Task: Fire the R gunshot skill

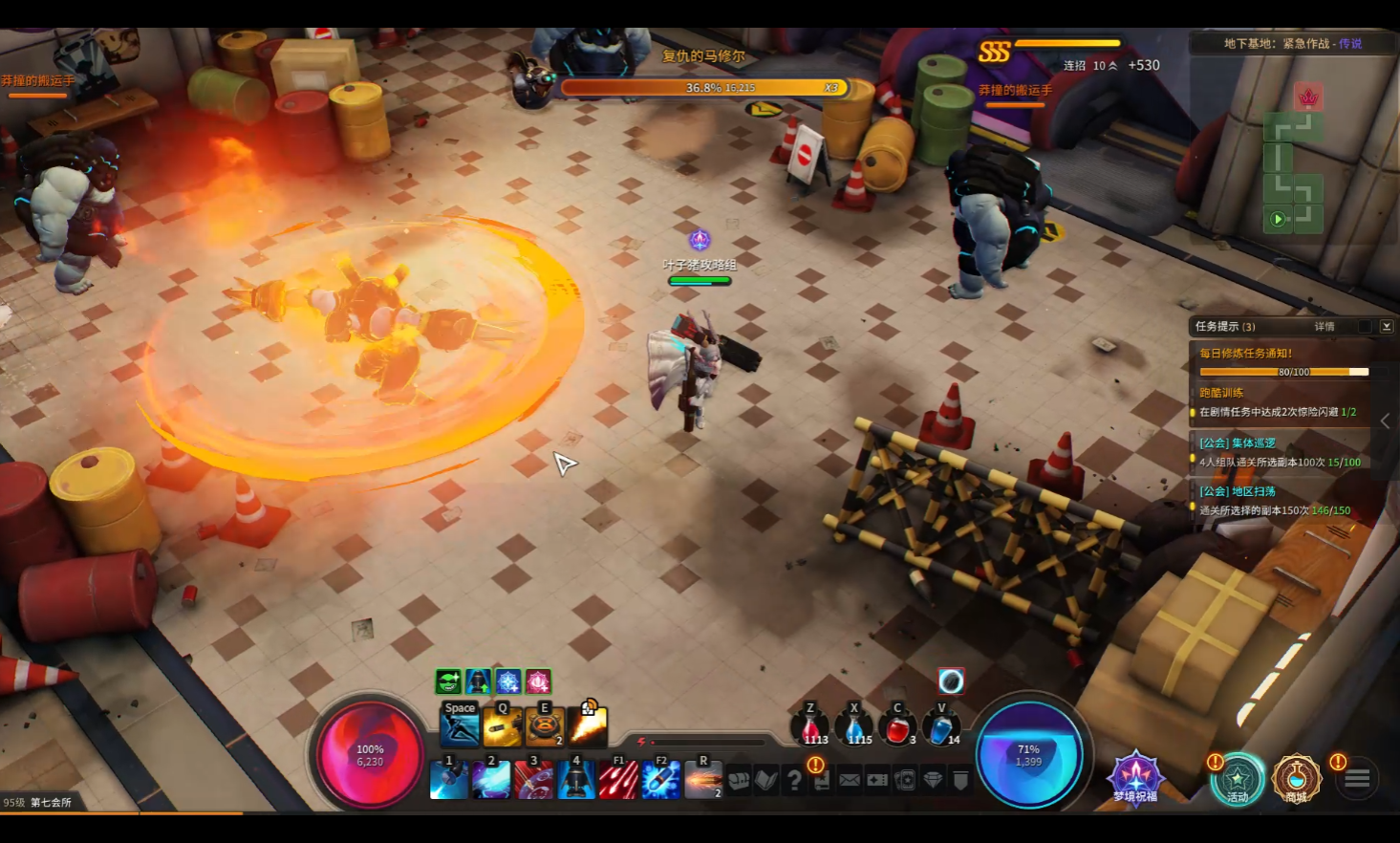Action: coord(703,779)
